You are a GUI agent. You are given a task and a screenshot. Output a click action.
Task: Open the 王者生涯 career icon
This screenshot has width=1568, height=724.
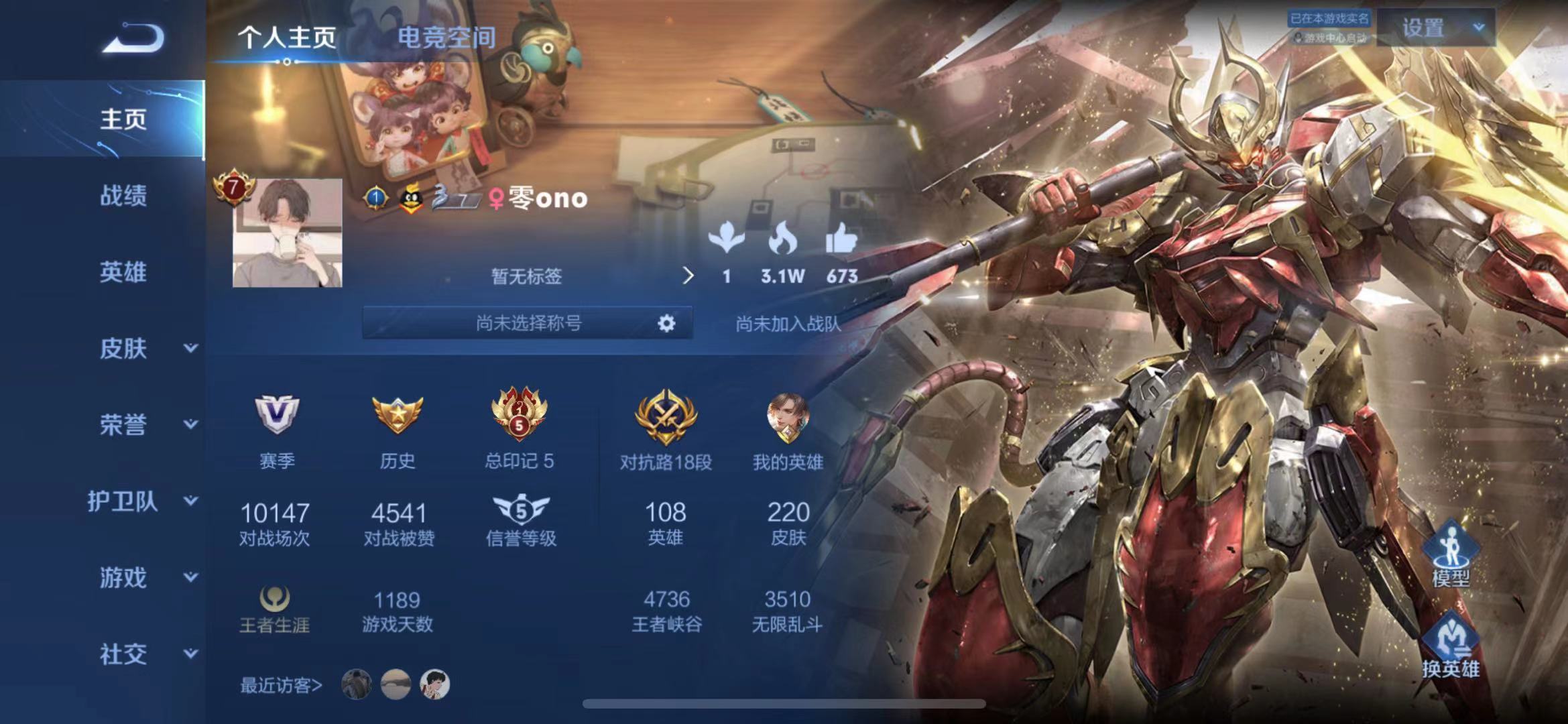click(275, 599)
